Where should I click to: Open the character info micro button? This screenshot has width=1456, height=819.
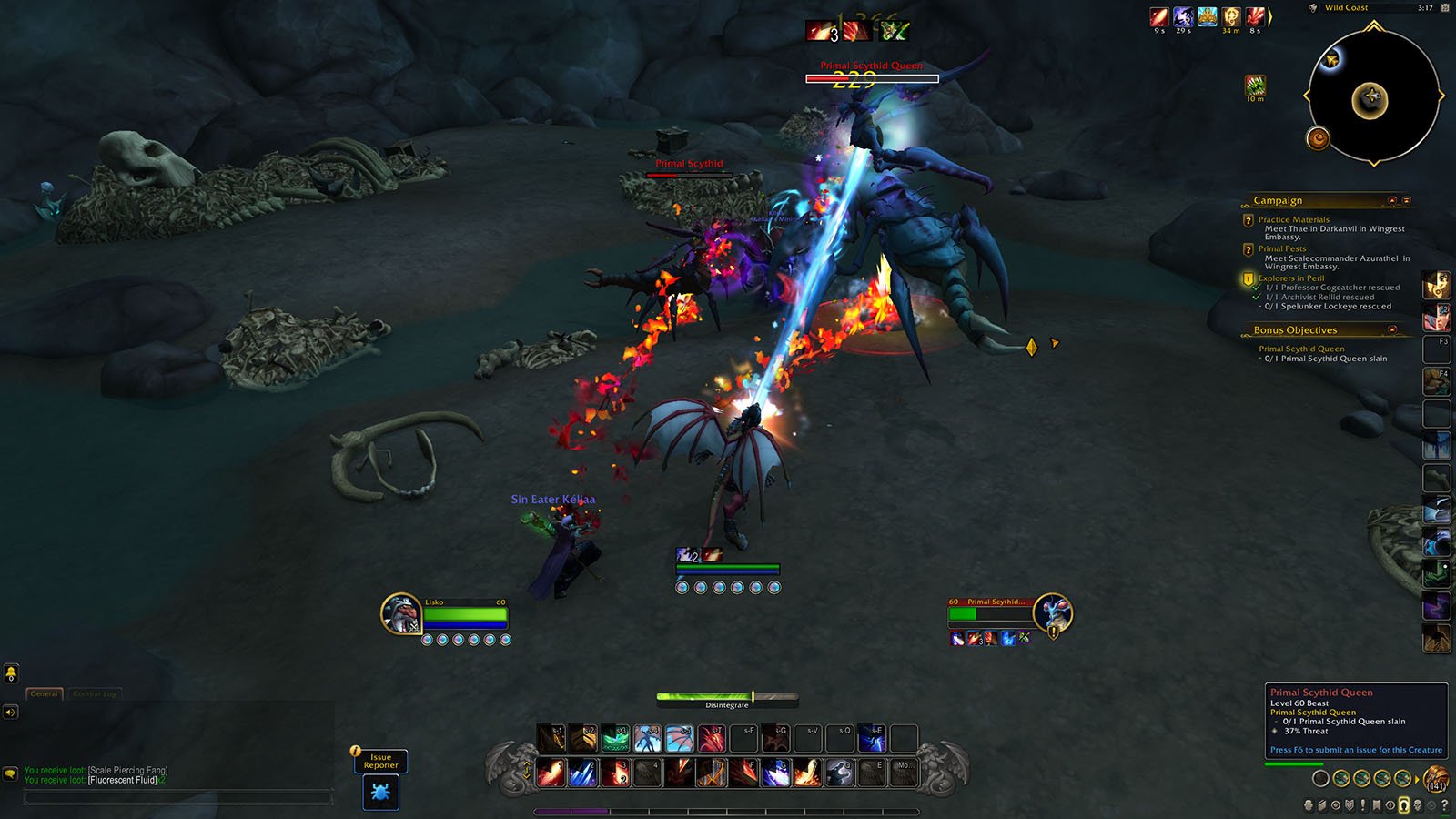(x=1309, y=805)
